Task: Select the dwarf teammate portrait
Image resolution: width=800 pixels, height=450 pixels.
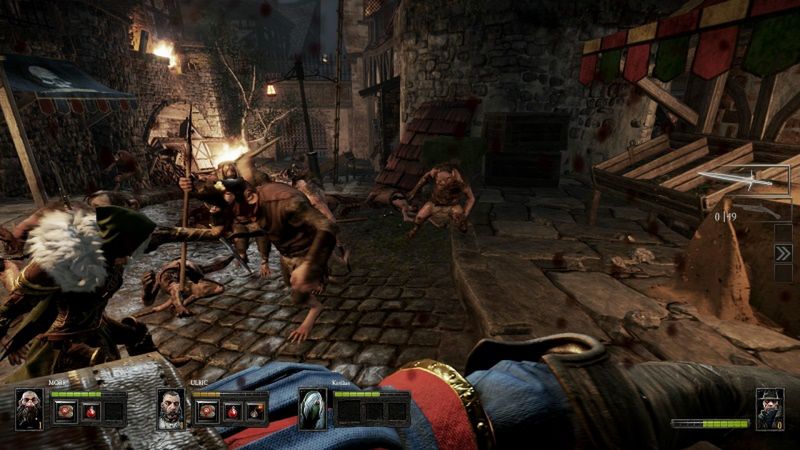Action: click(30, 409)
